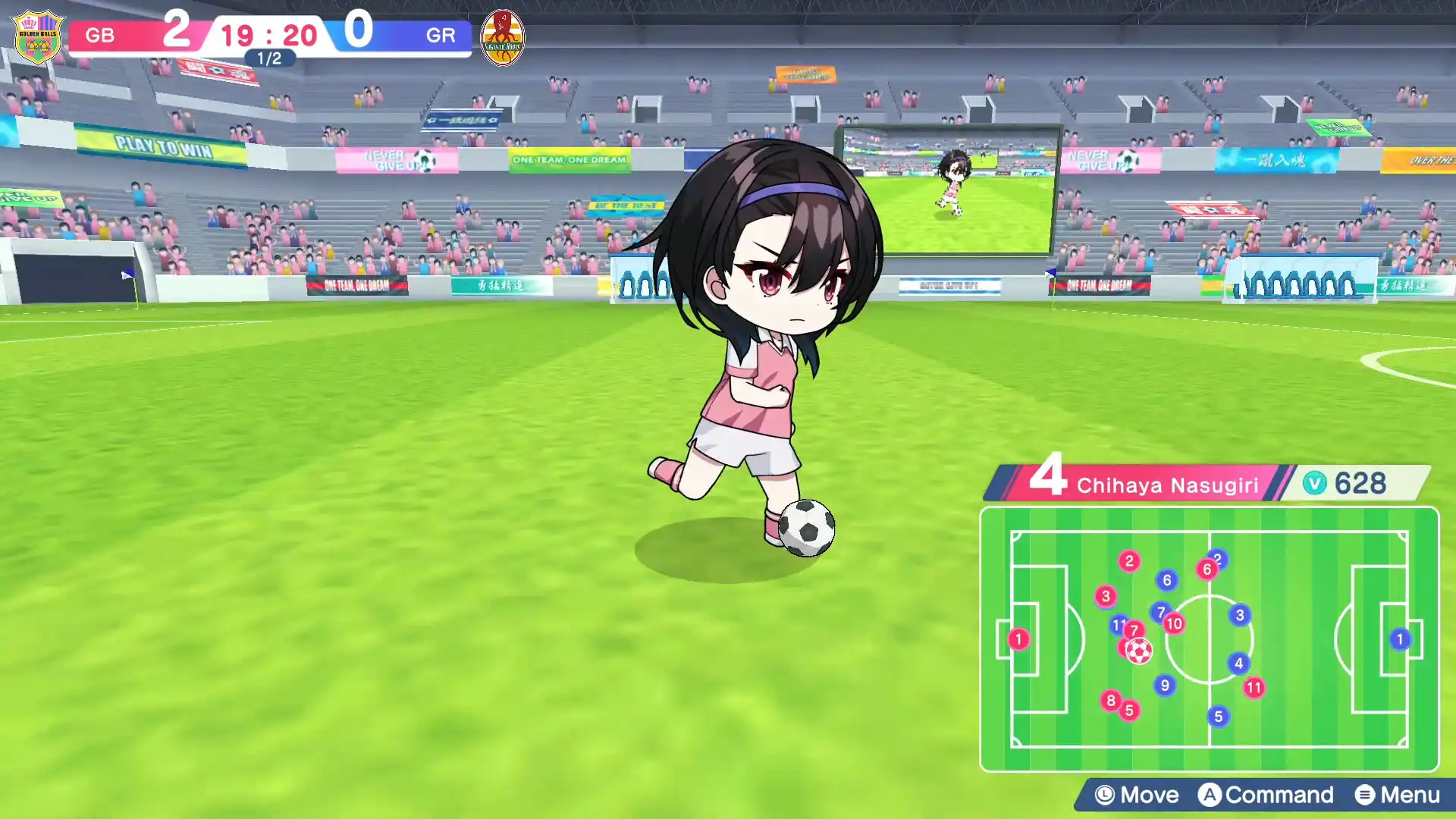The image size is (1456, 819).
Task: Click the Gigantic Roots team crest
Action: (503, 36)
